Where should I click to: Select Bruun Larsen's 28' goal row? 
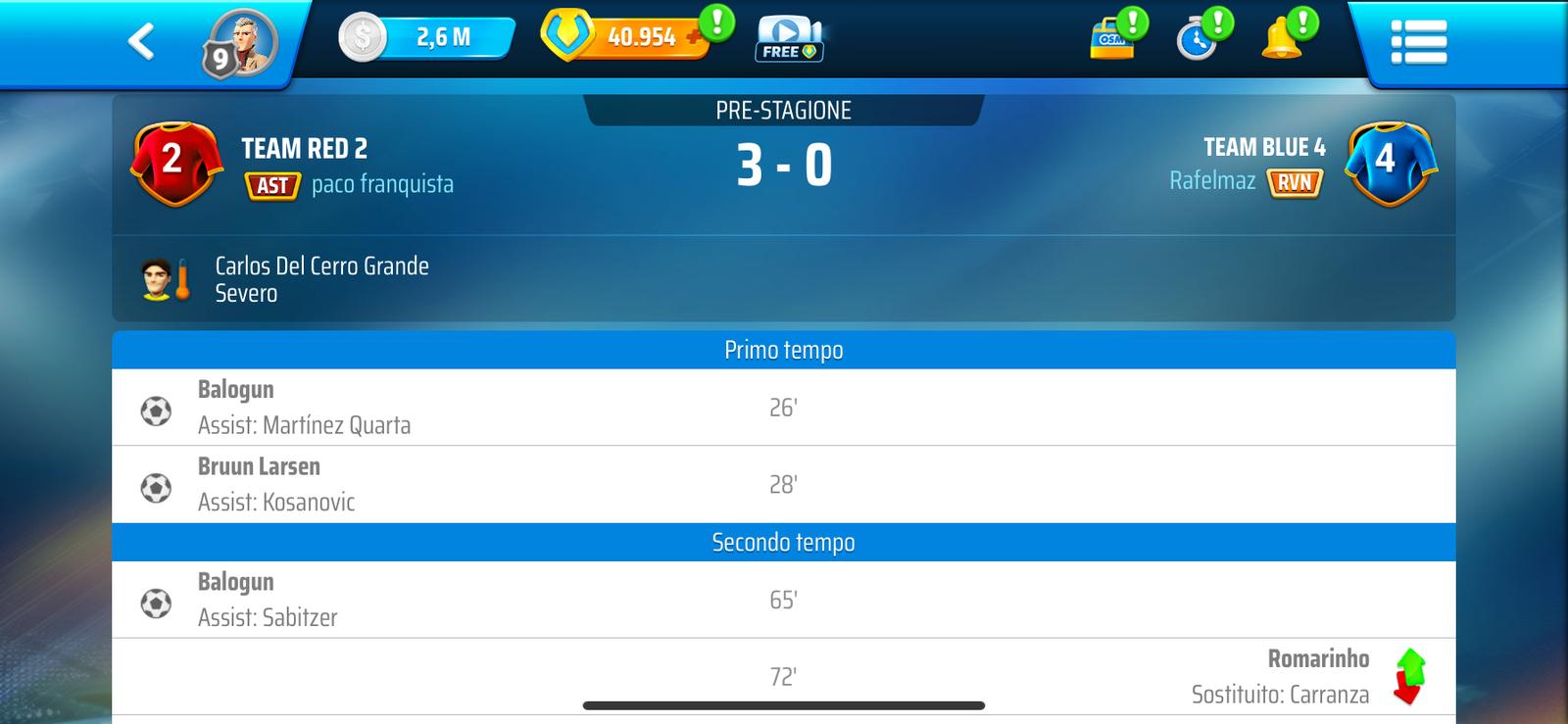point(783,485)
